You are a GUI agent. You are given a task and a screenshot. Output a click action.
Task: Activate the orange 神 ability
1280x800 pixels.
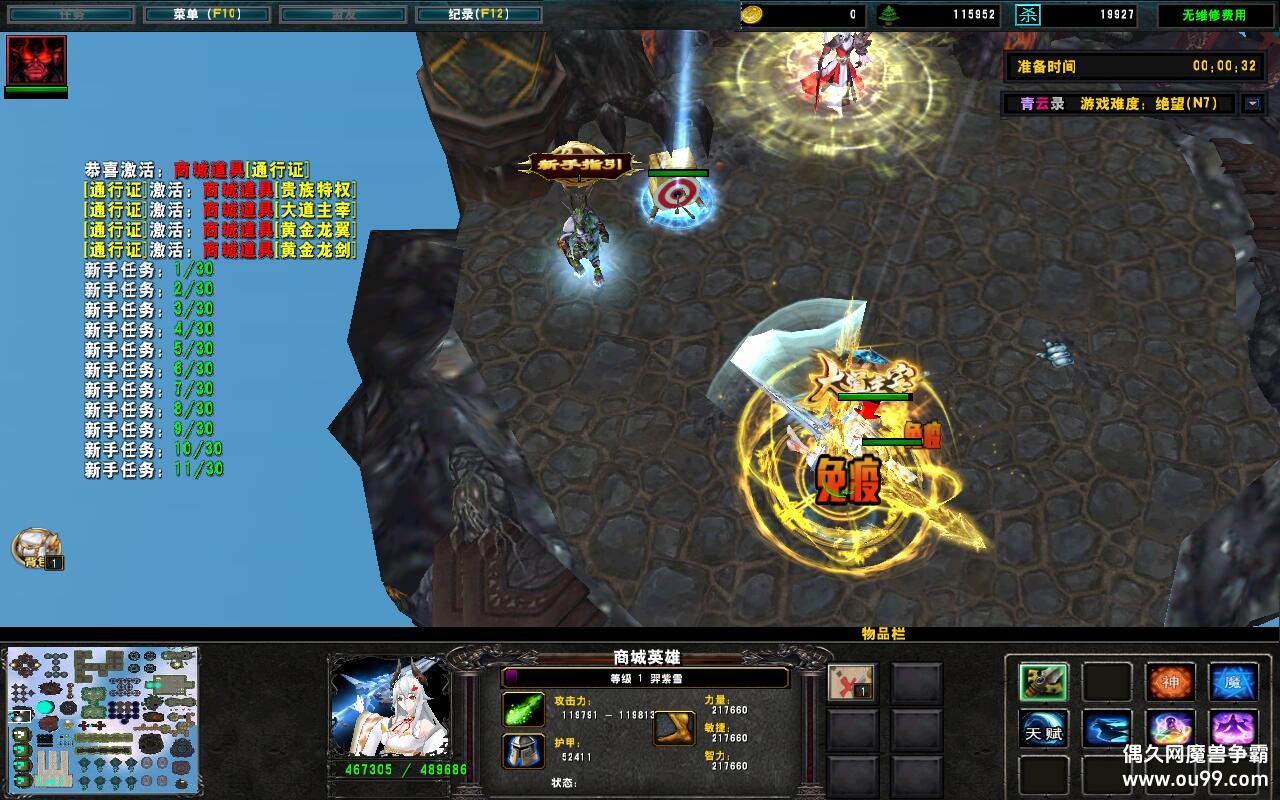tap(1171, 682)
